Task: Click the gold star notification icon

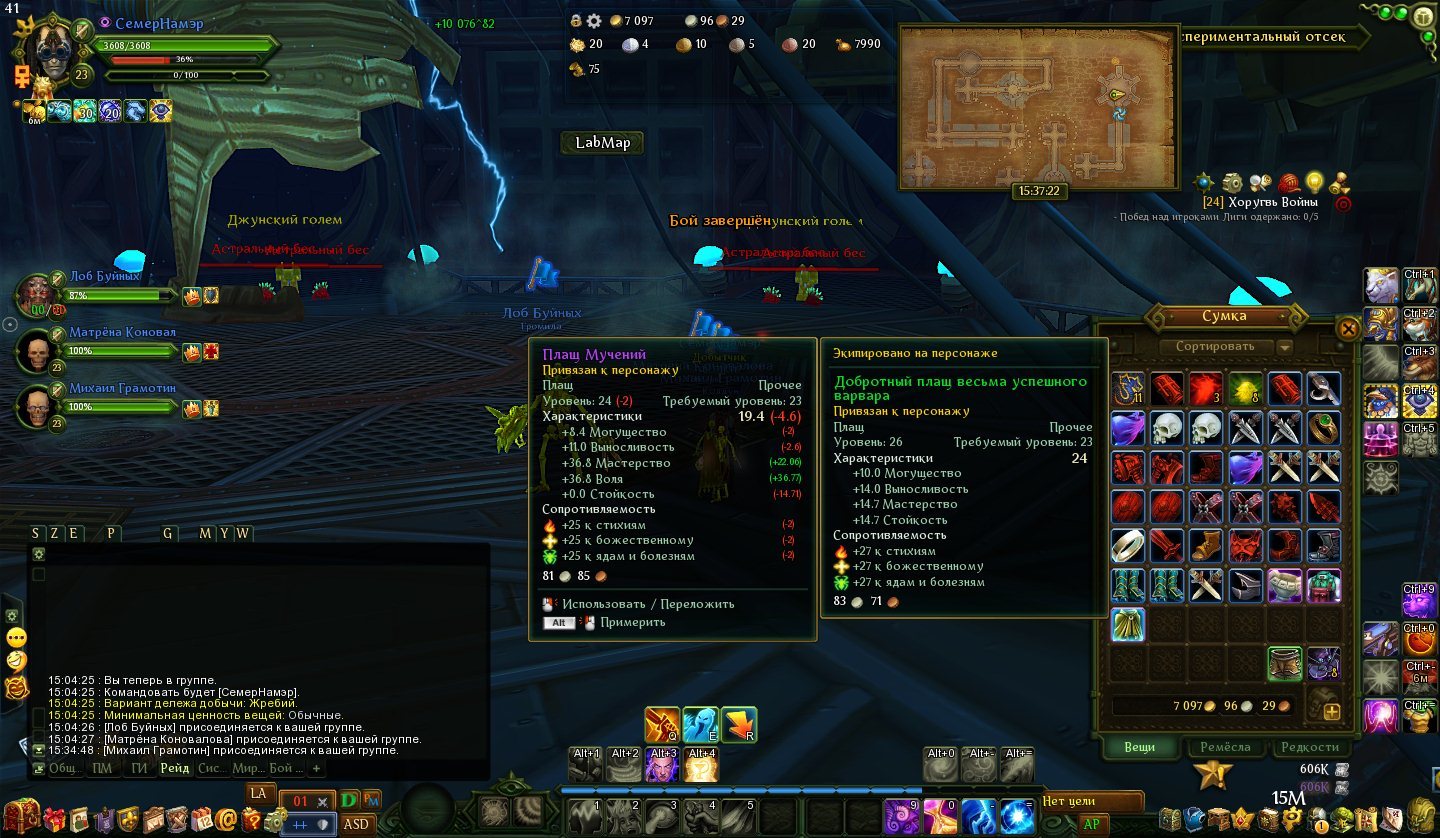Action: point(1213,773)
